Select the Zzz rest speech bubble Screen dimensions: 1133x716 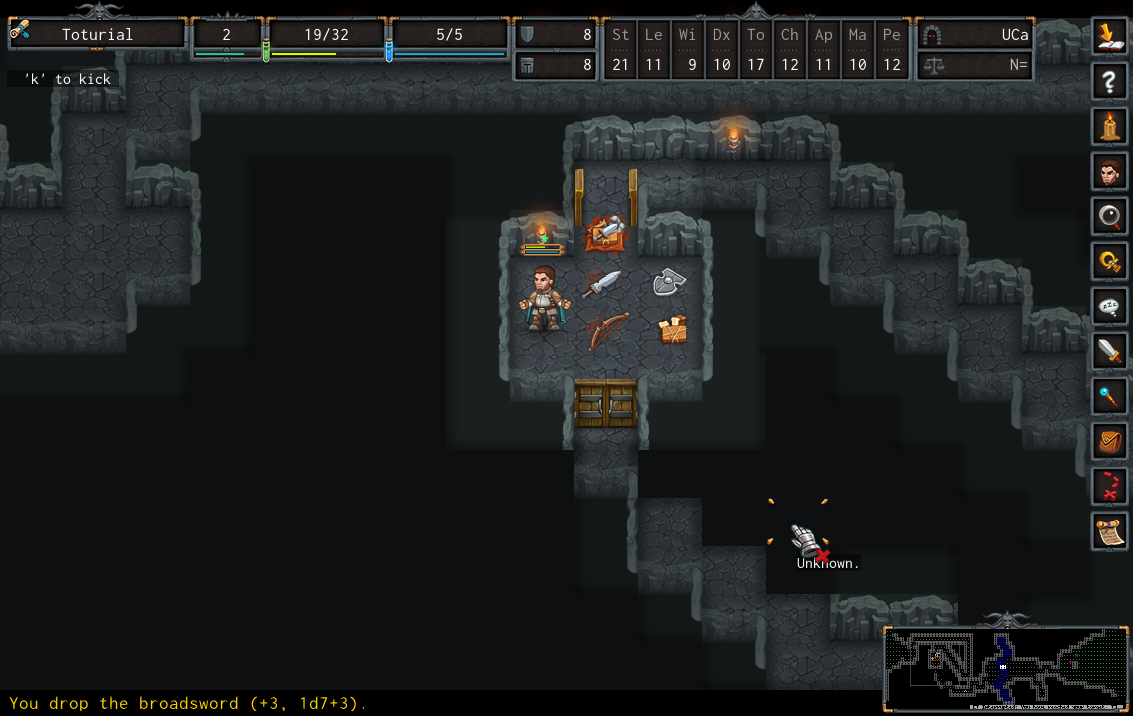click(x=1109, y=307)
